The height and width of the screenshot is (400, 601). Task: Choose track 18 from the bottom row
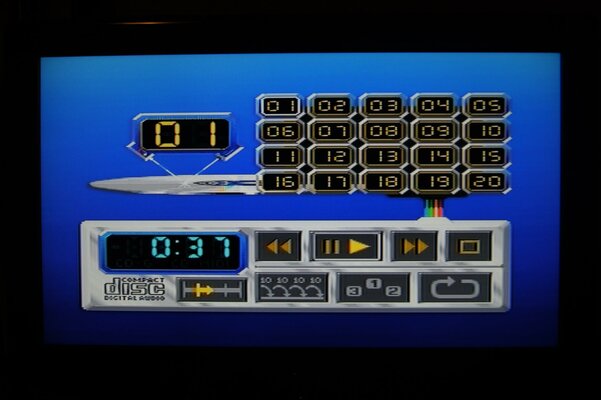pyautogui.click(x=382, y=182)
